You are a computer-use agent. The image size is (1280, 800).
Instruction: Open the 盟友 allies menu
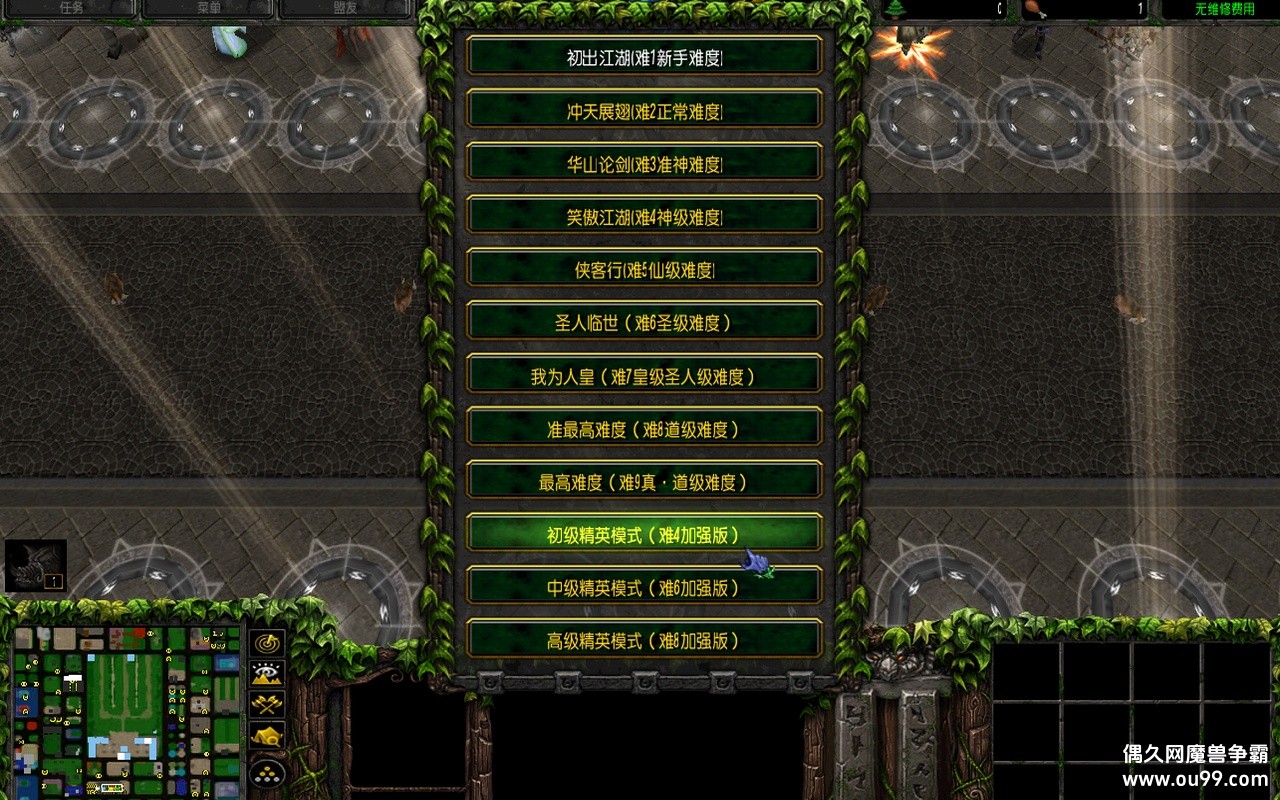[x=345, y=7]
